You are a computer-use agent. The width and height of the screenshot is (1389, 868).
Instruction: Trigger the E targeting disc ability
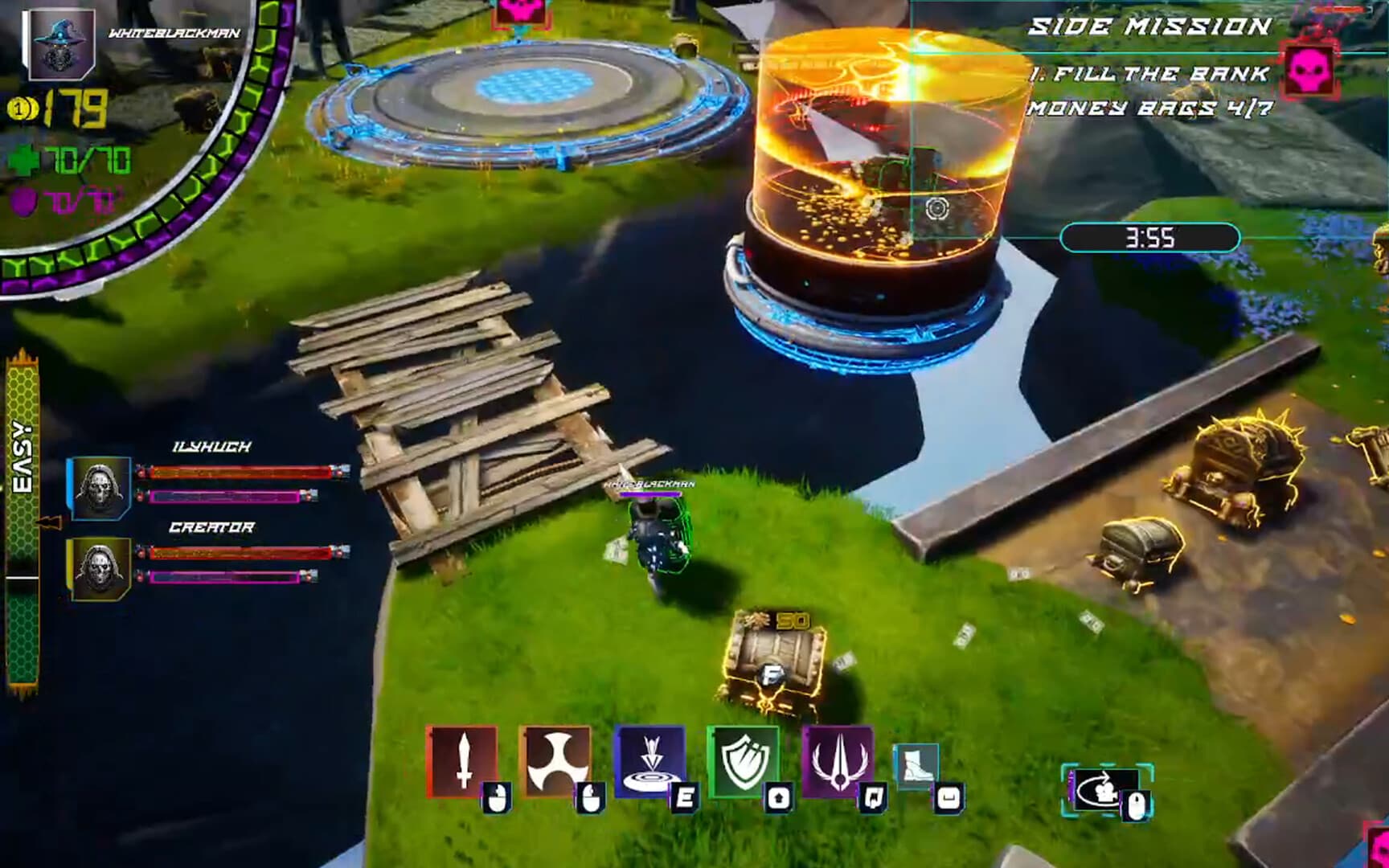coord(650,758)
